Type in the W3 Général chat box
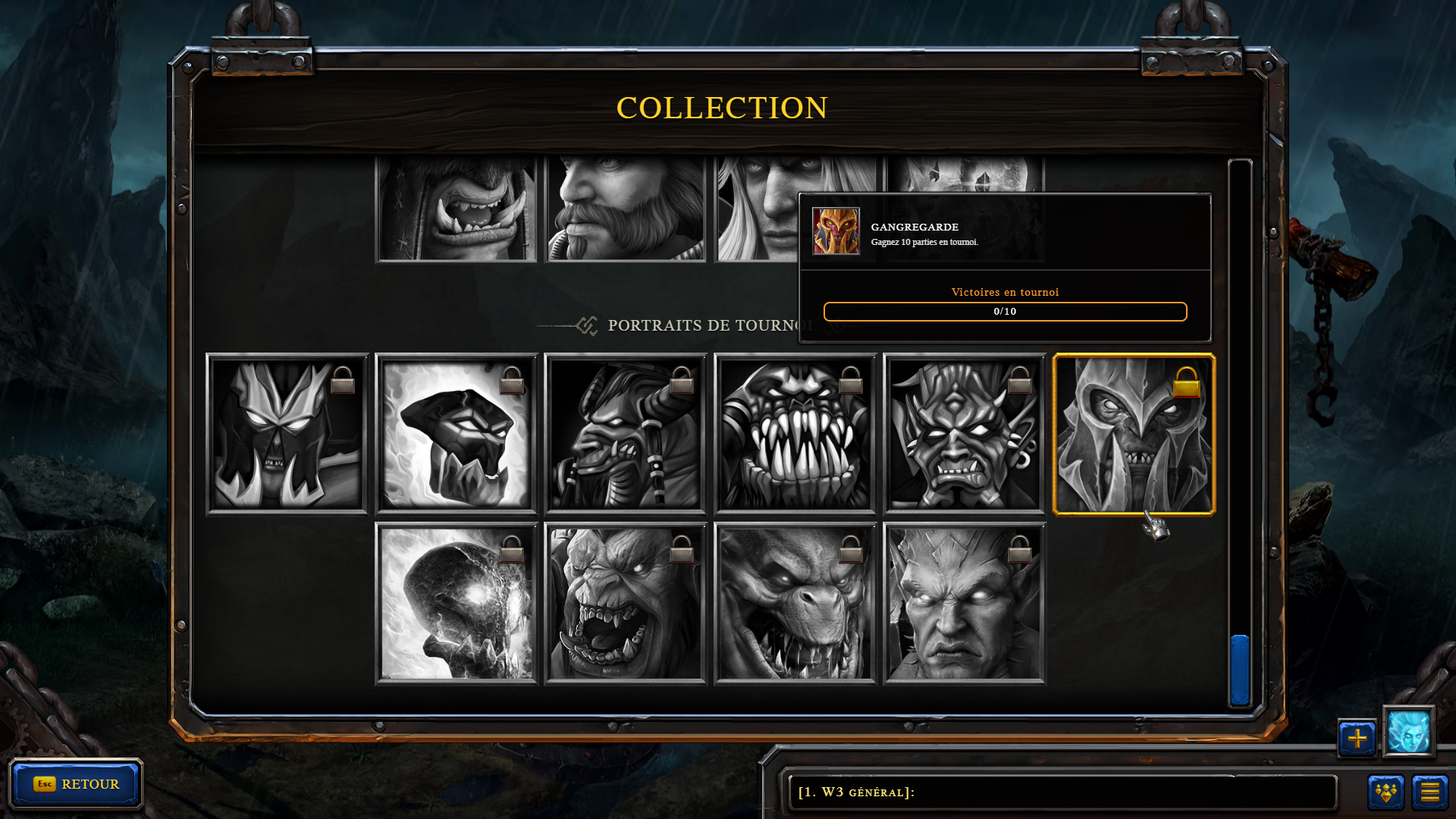 pos(1062,792)
